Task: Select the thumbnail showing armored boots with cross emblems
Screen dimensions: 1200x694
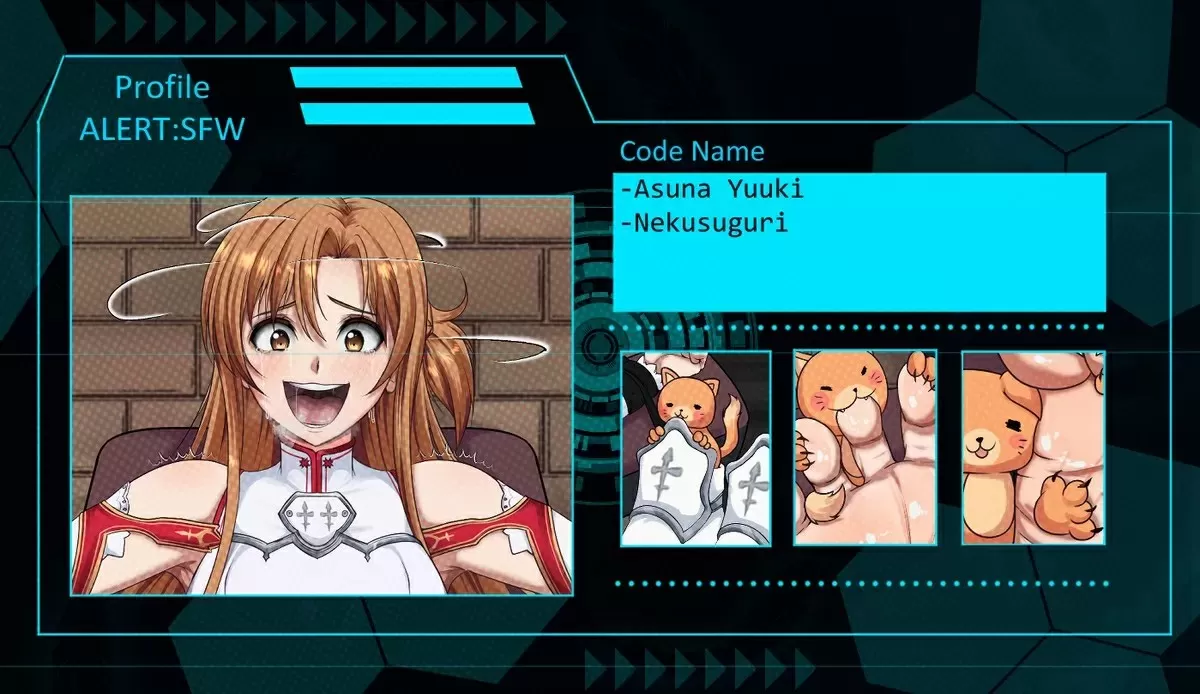Action: pos(695,448)
